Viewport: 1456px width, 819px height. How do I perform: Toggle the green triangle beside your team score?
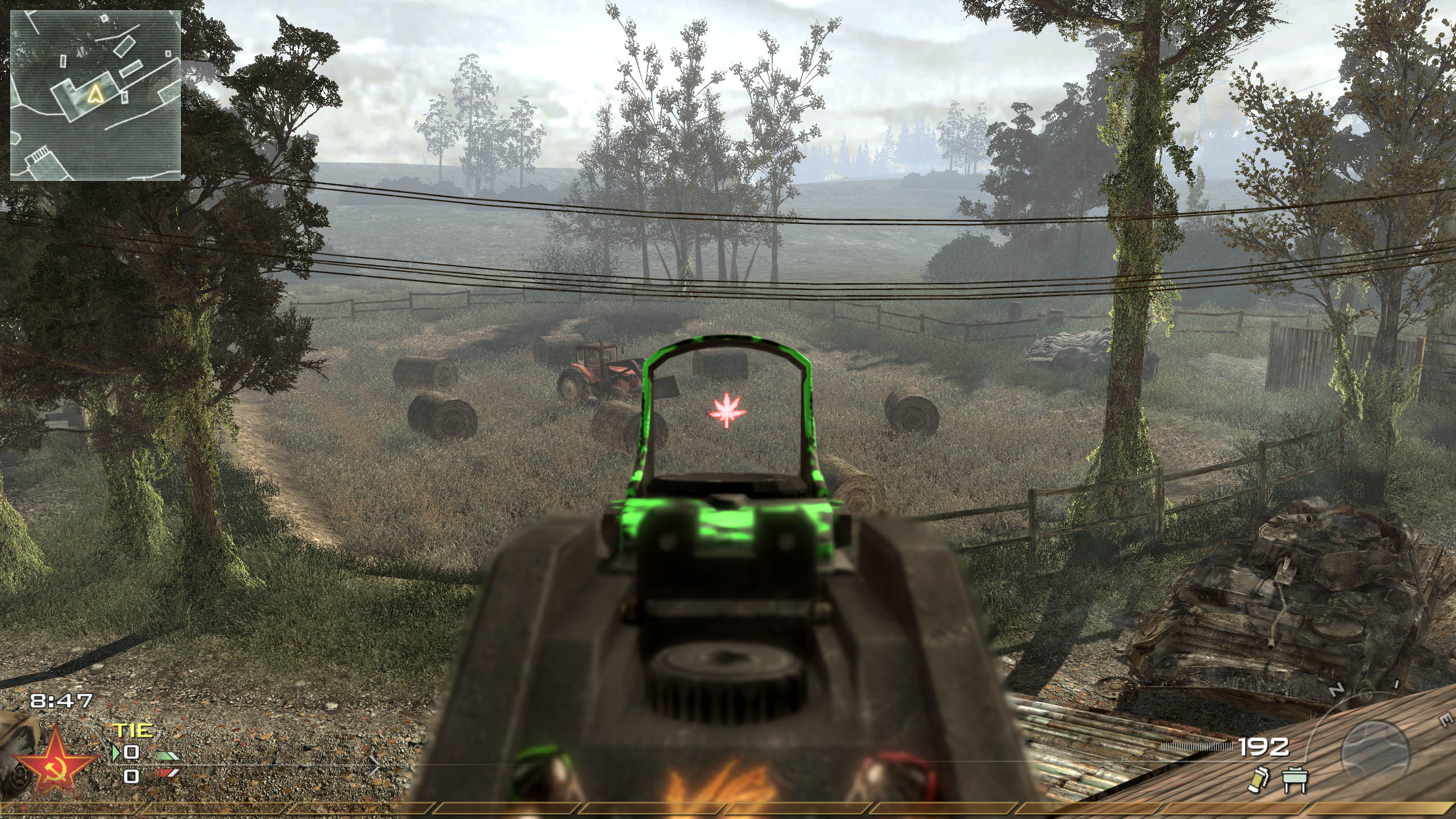tap(115, 754)
